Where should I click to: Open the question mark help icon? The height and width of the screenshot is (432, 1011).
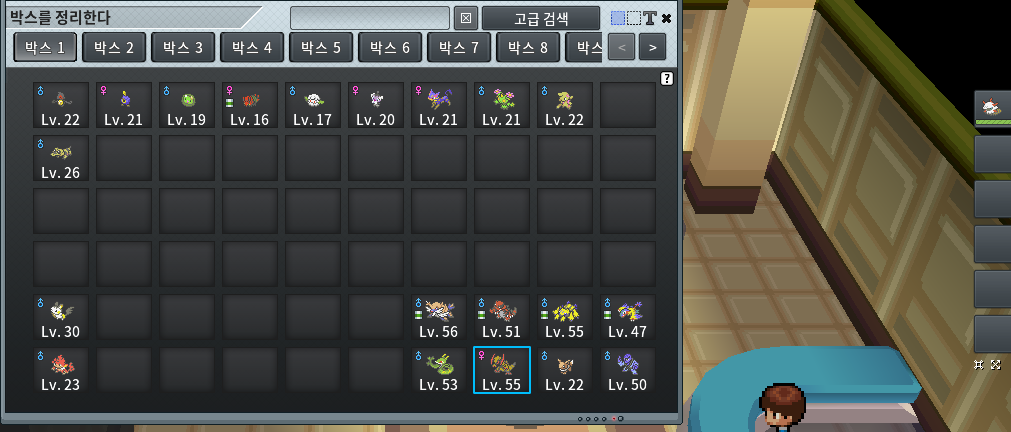click(667, 78)
